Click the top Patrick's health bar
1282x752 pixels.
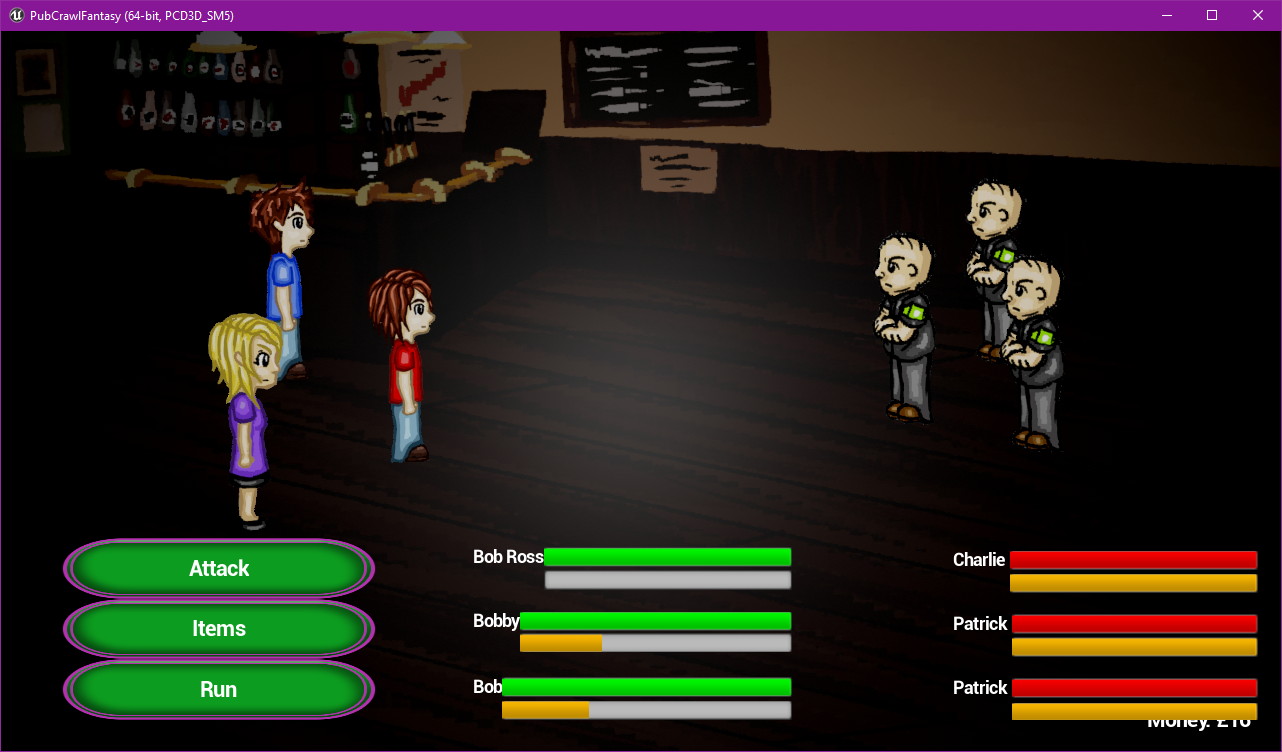pyautogui.click(x=1135, y=623)
